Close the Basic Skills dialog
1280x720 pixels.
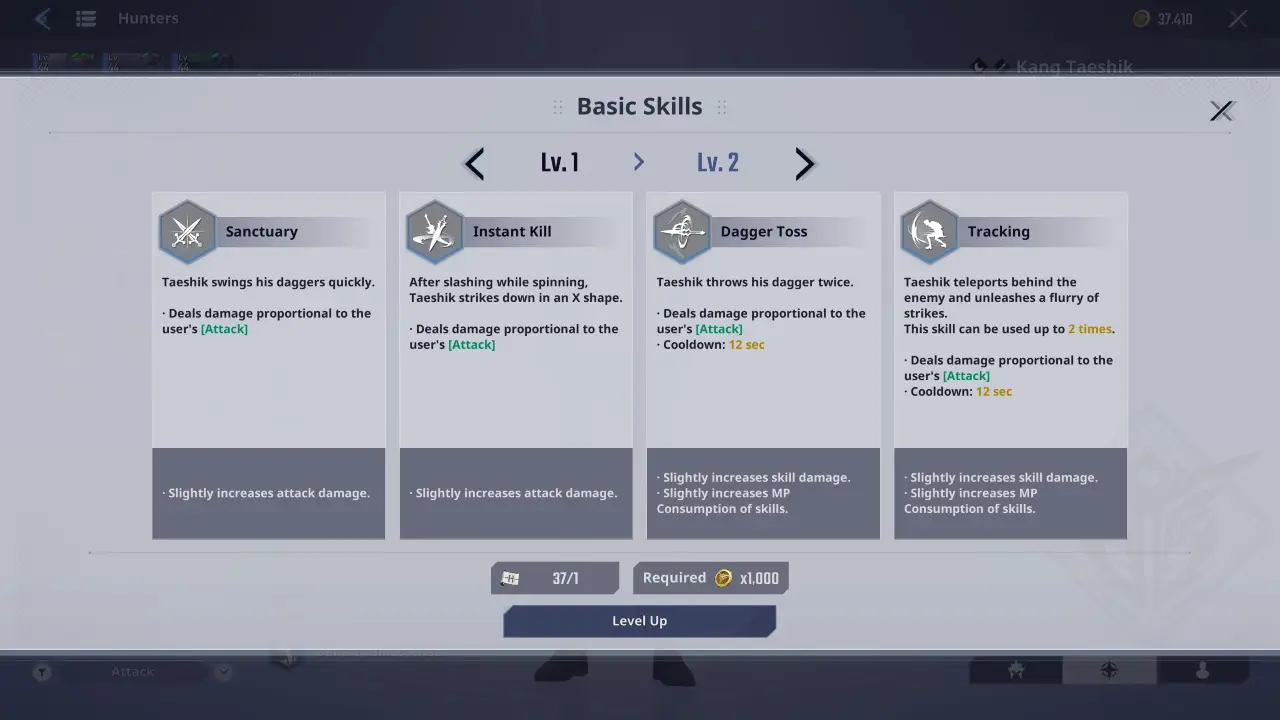pos(1222,111)
